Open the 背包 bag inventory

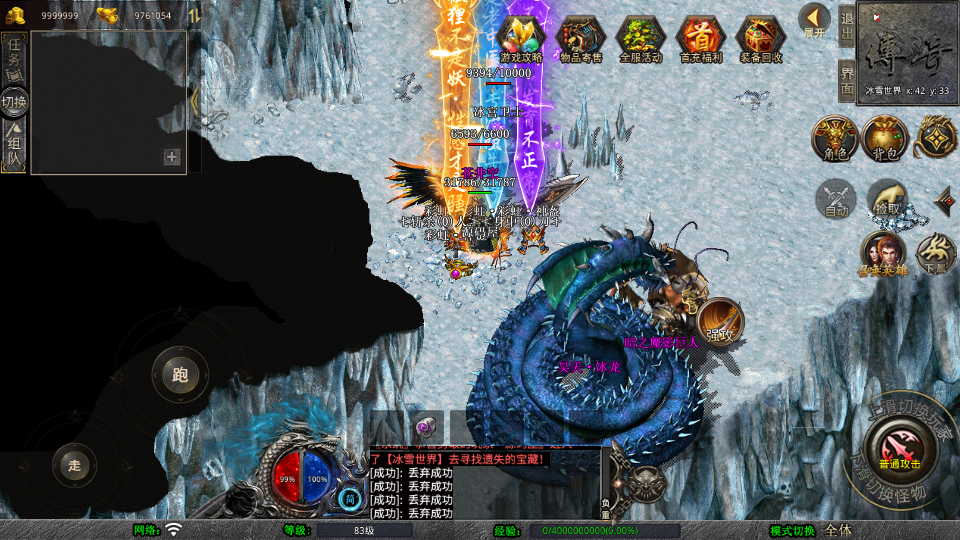point(885,138)
